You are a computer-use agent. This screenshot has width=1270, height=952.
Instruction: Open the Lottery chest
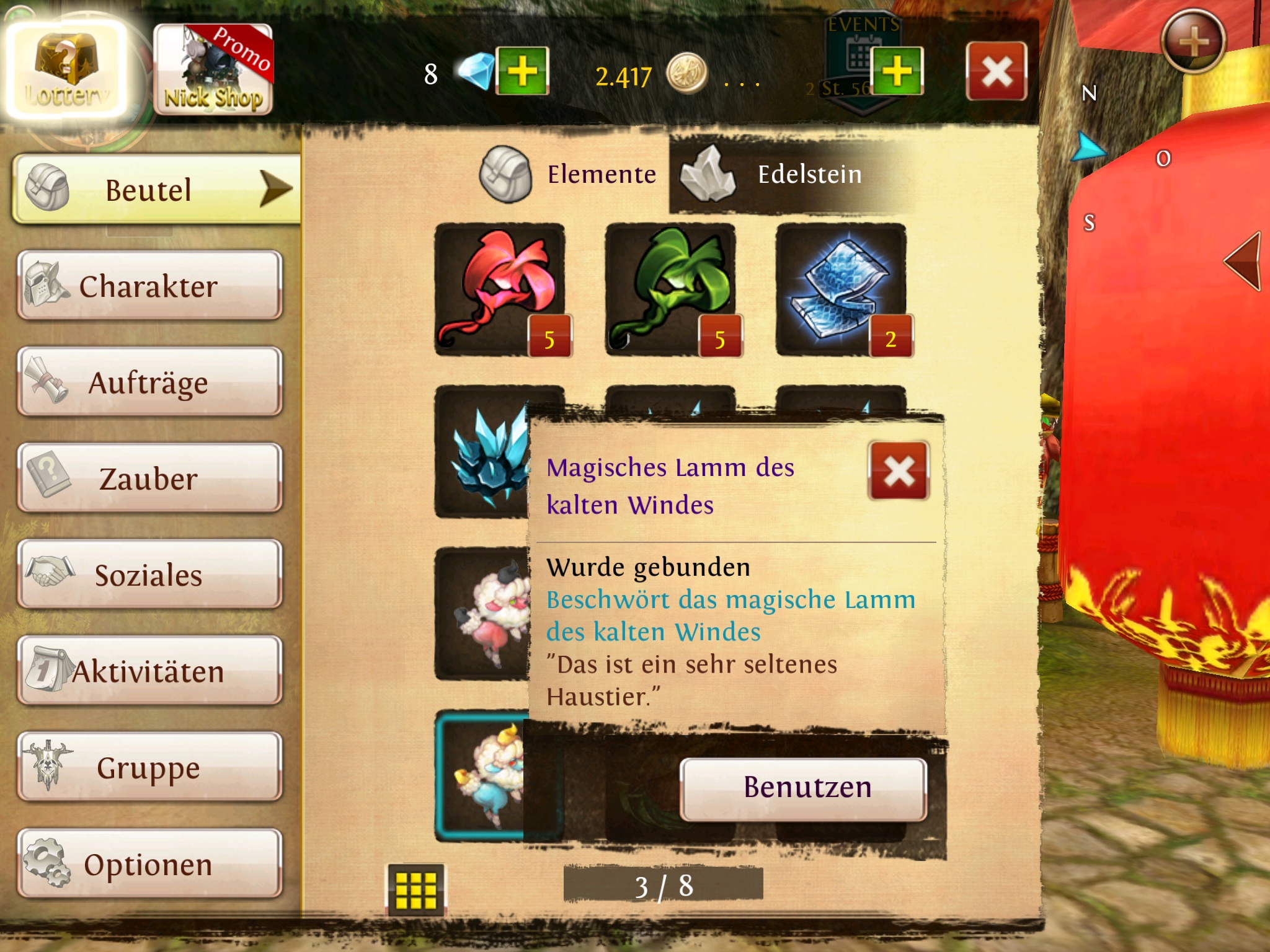[x=65, y=69]
